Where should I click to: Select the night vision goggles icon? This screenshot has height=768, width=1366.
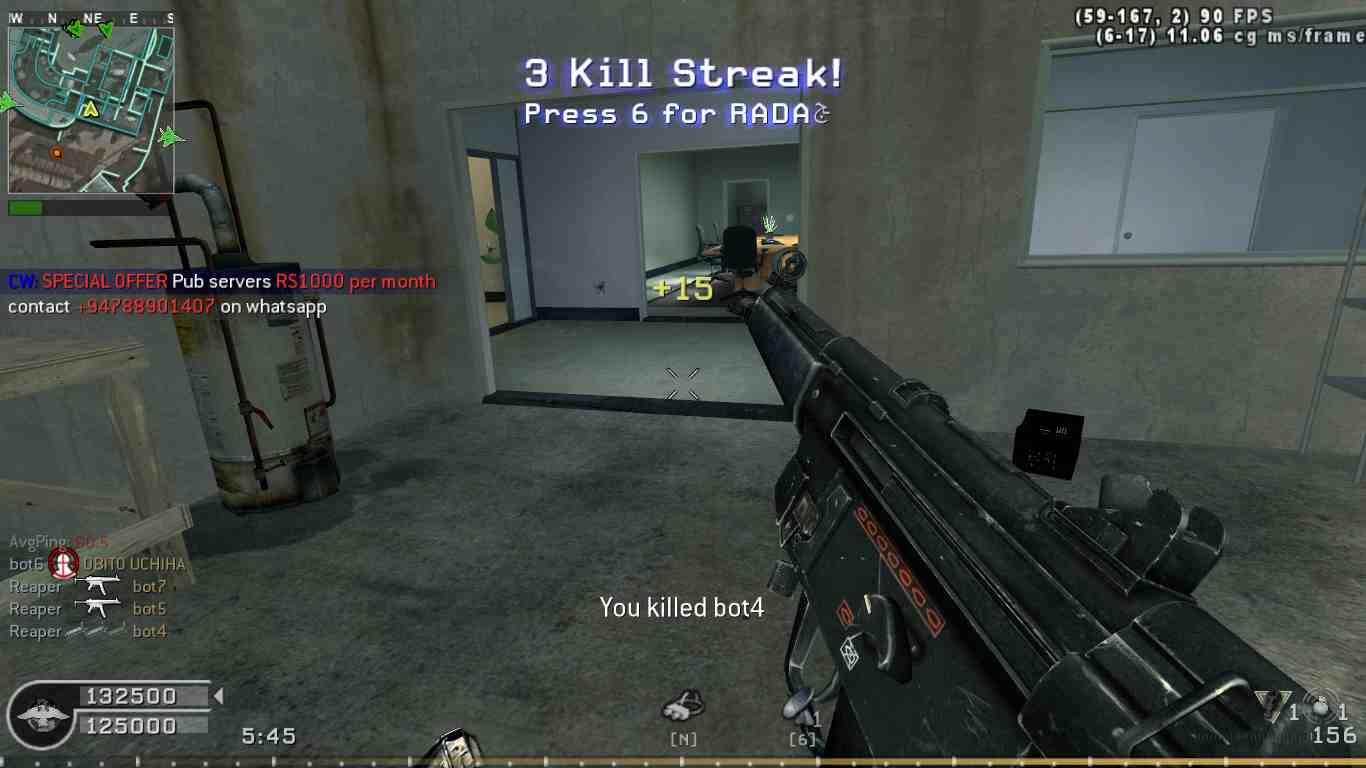point(684,706)
